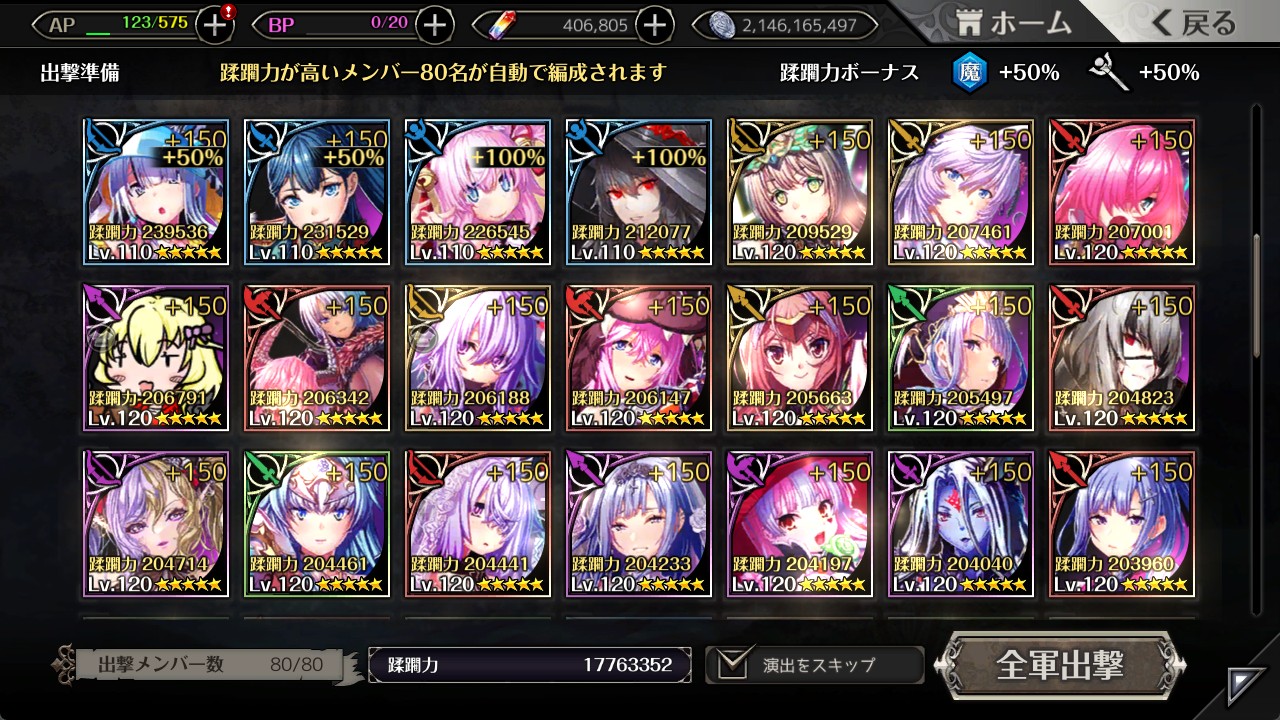Pick the red-eyed unit with power 212077
The width and height of the screenshot is (1280, 720).
[x=638, y=192]
